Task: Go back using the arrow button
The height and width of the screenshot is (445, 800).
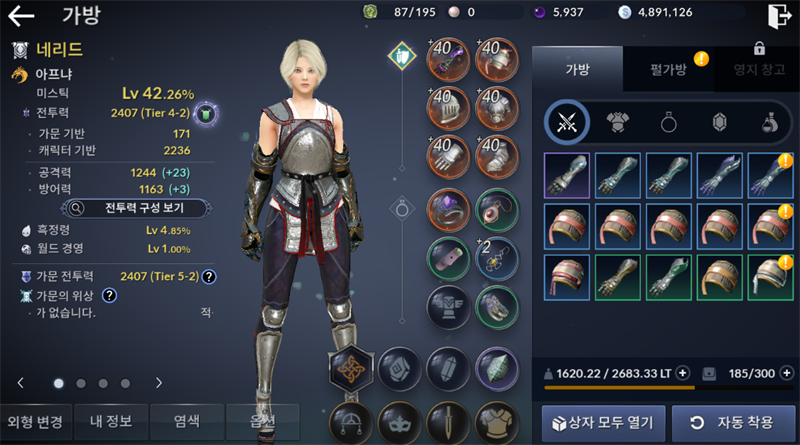Action: (x=21, y=16)
